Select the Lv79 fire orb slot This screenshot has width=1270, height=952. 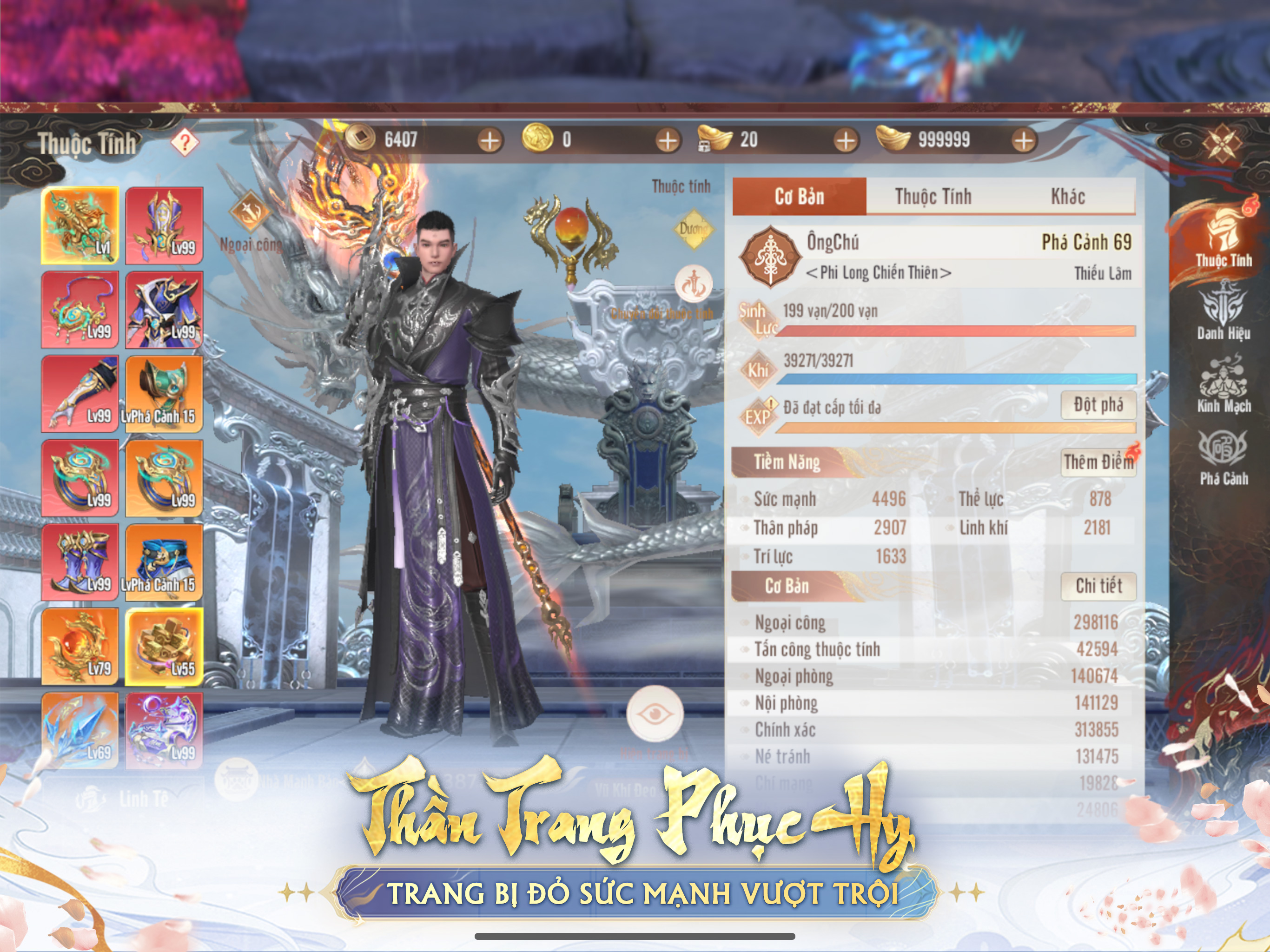coord(80,647)
